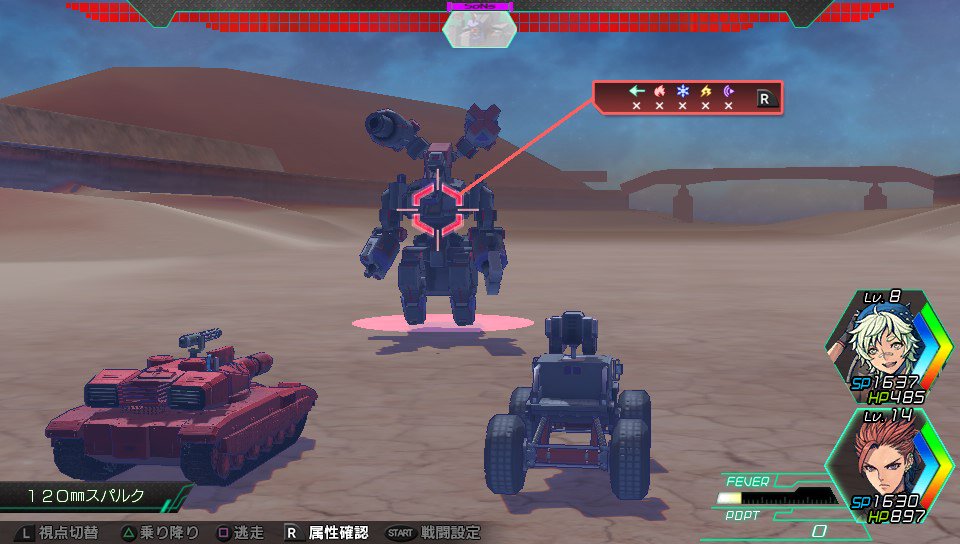Screen dimensions: 960x544
Task: Choose the 120mm スパルク weapon label
Action: click(x=86, y=495)
